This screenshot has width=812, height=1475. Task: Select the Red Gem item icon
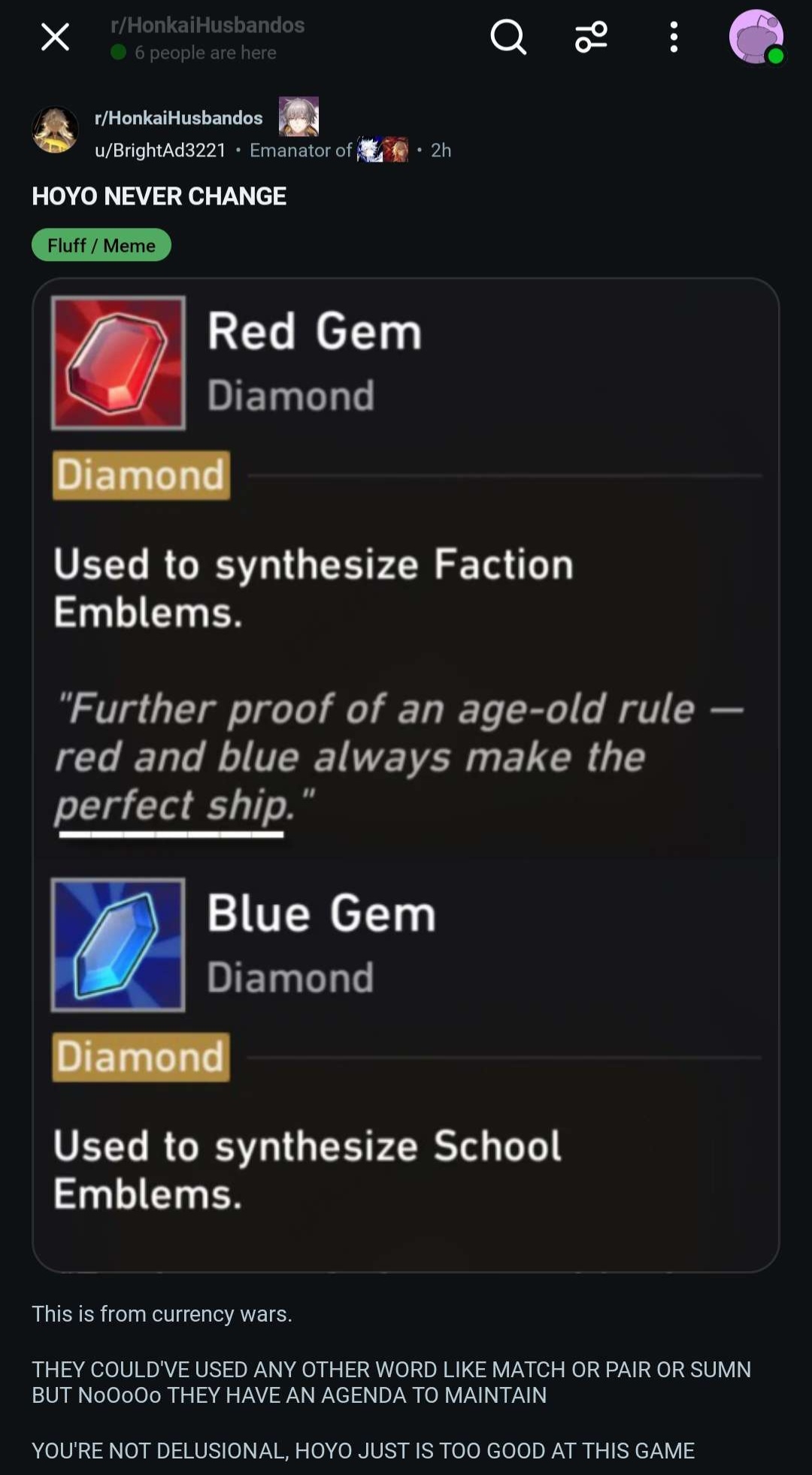tap(118, 363)
